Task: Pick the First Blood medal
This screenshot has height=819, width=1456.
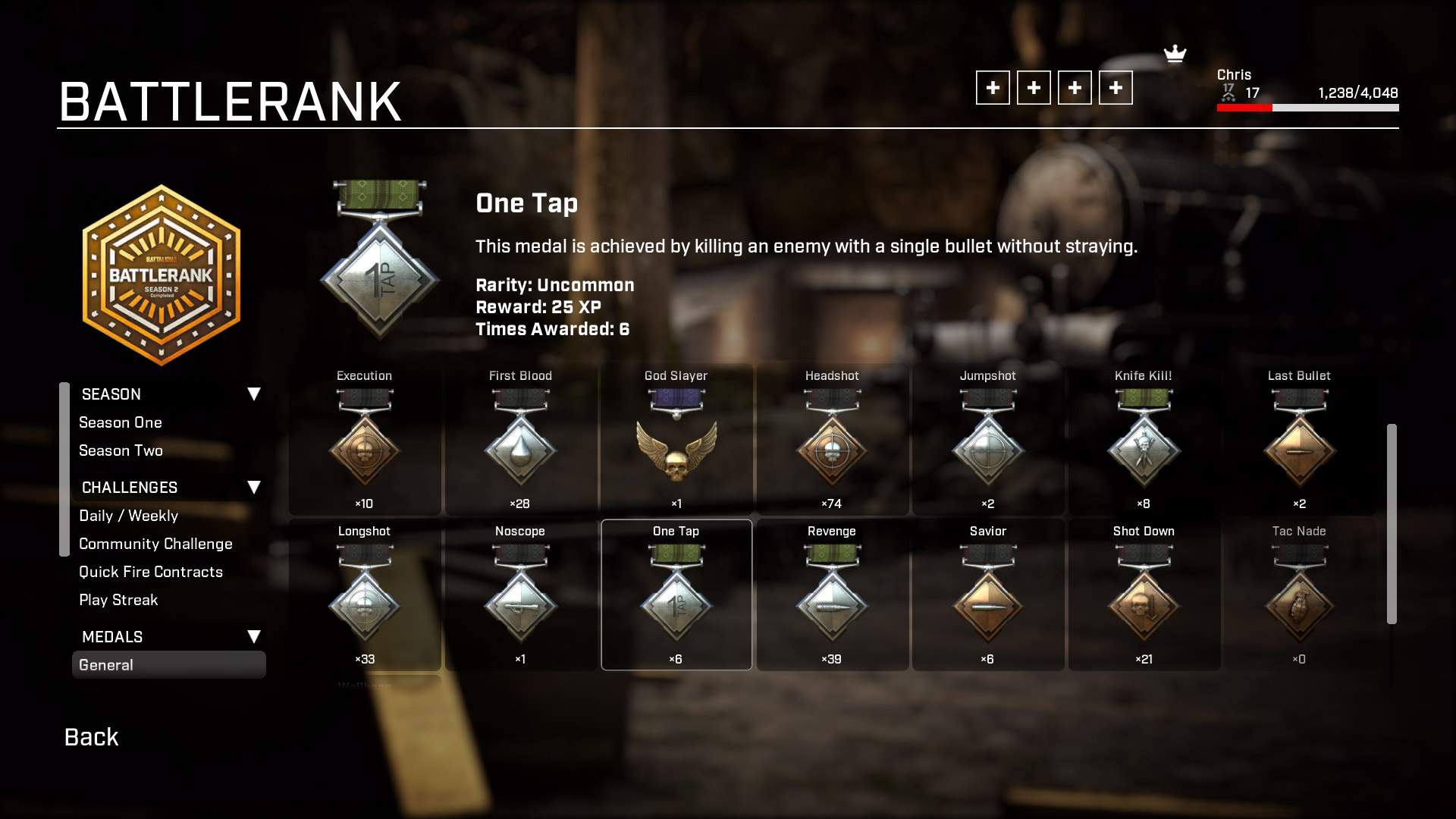Action: point(520,441)
